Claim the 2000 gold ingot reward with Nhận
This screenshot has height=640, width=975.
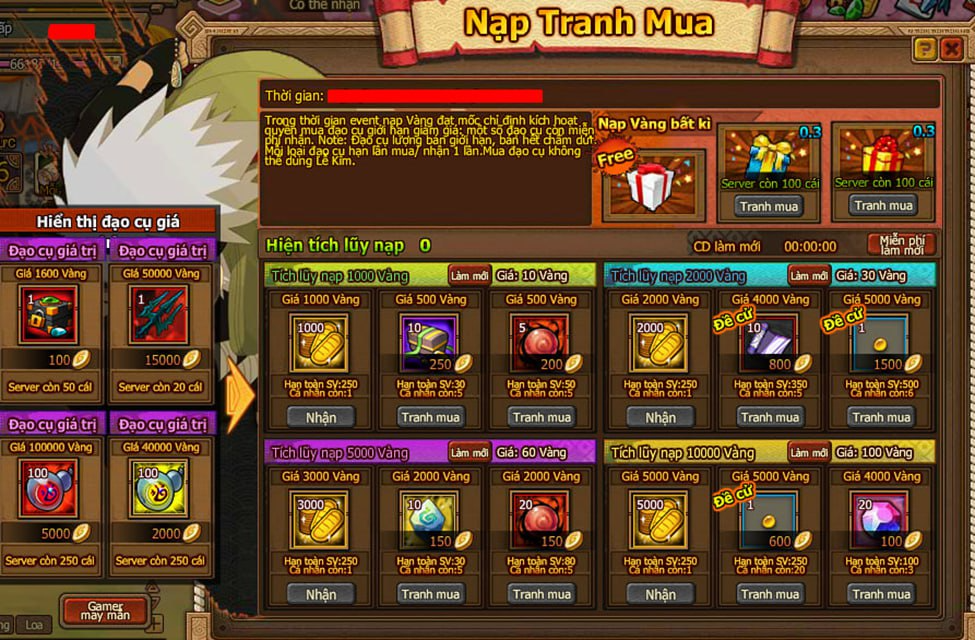tap(660, 417)
